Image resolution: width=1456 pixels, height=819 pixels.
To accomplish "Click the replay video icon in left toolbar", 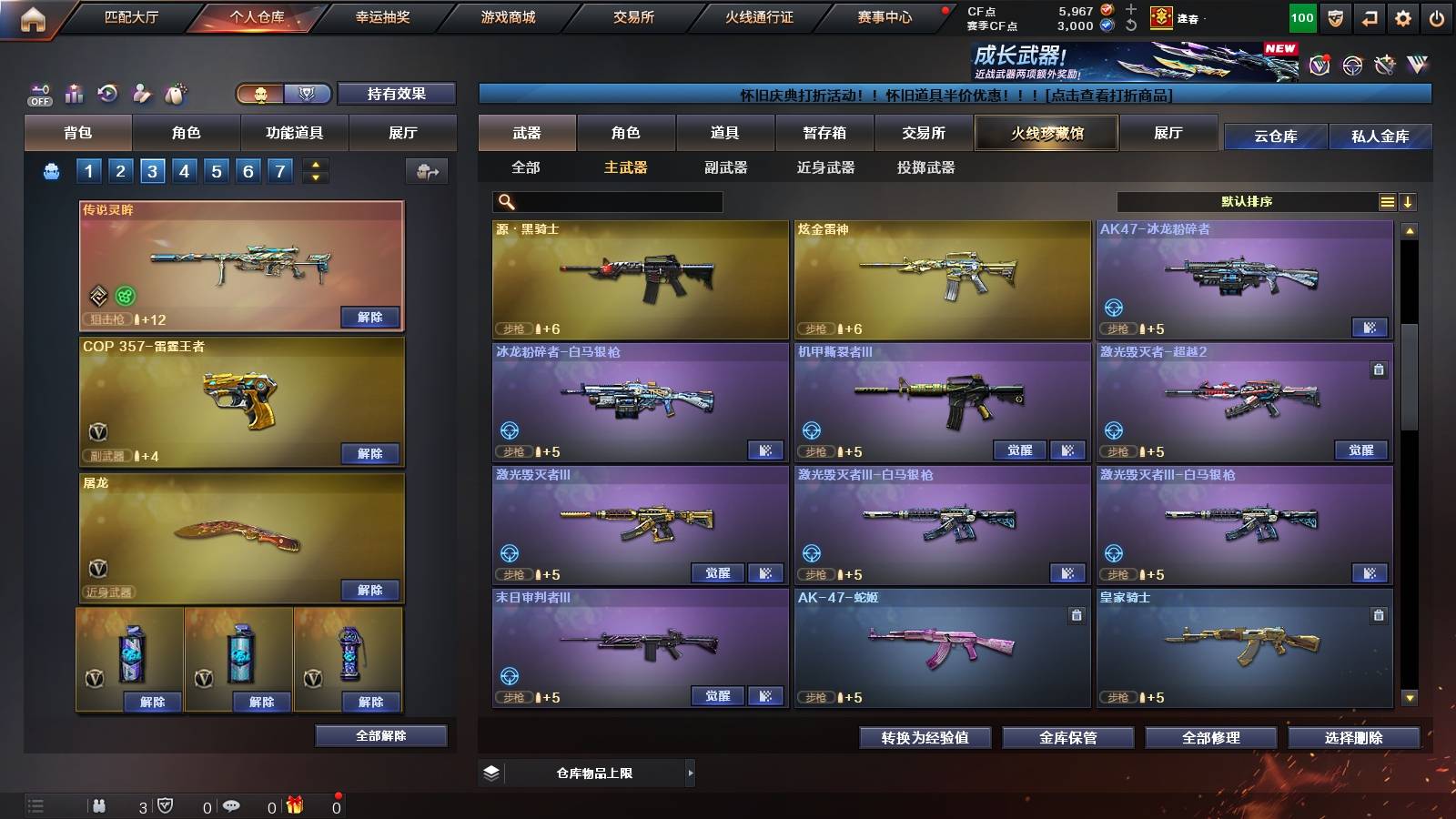I will (108, 94).
